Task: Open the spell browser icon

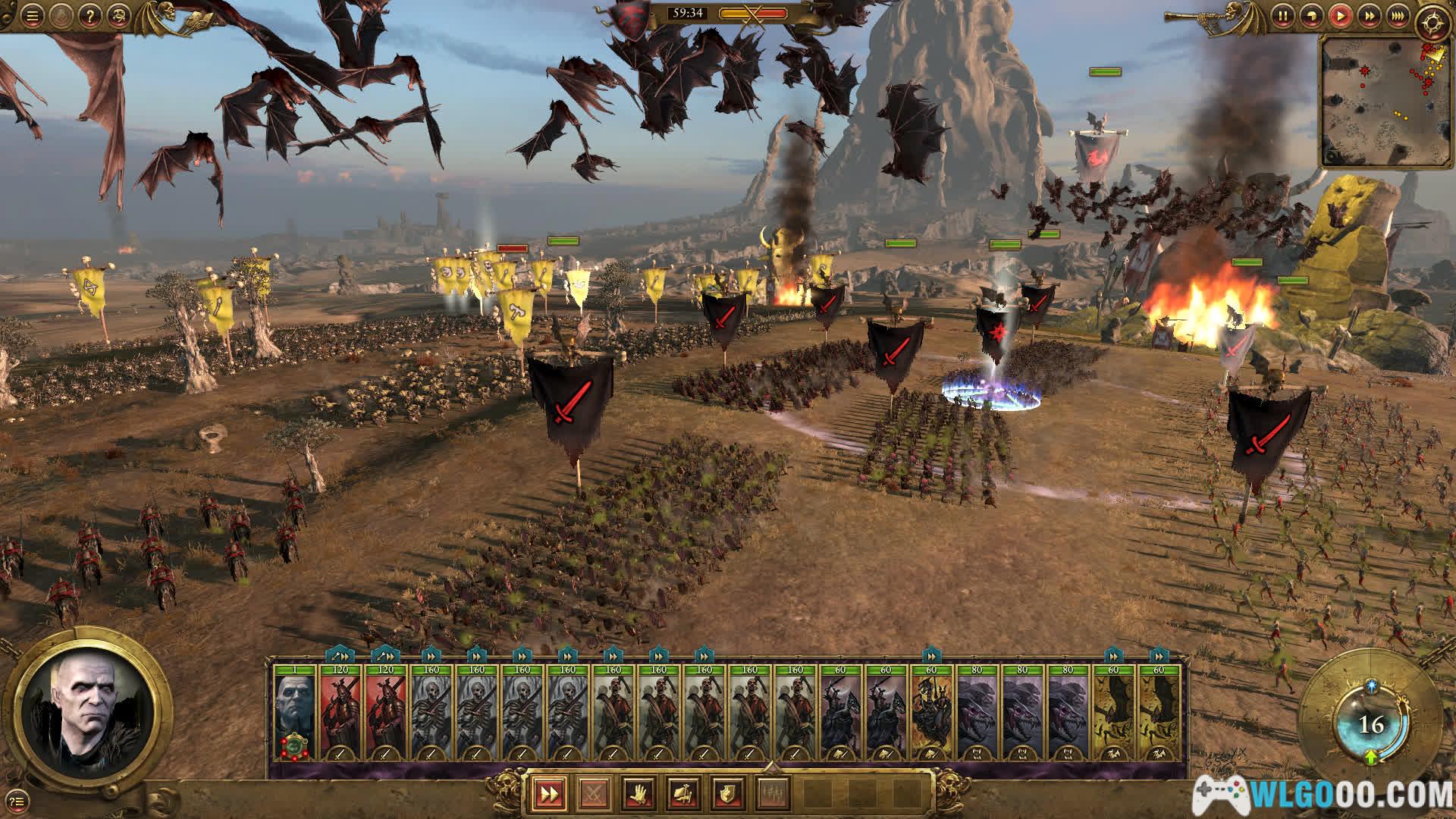Action: tap(118, 16)
